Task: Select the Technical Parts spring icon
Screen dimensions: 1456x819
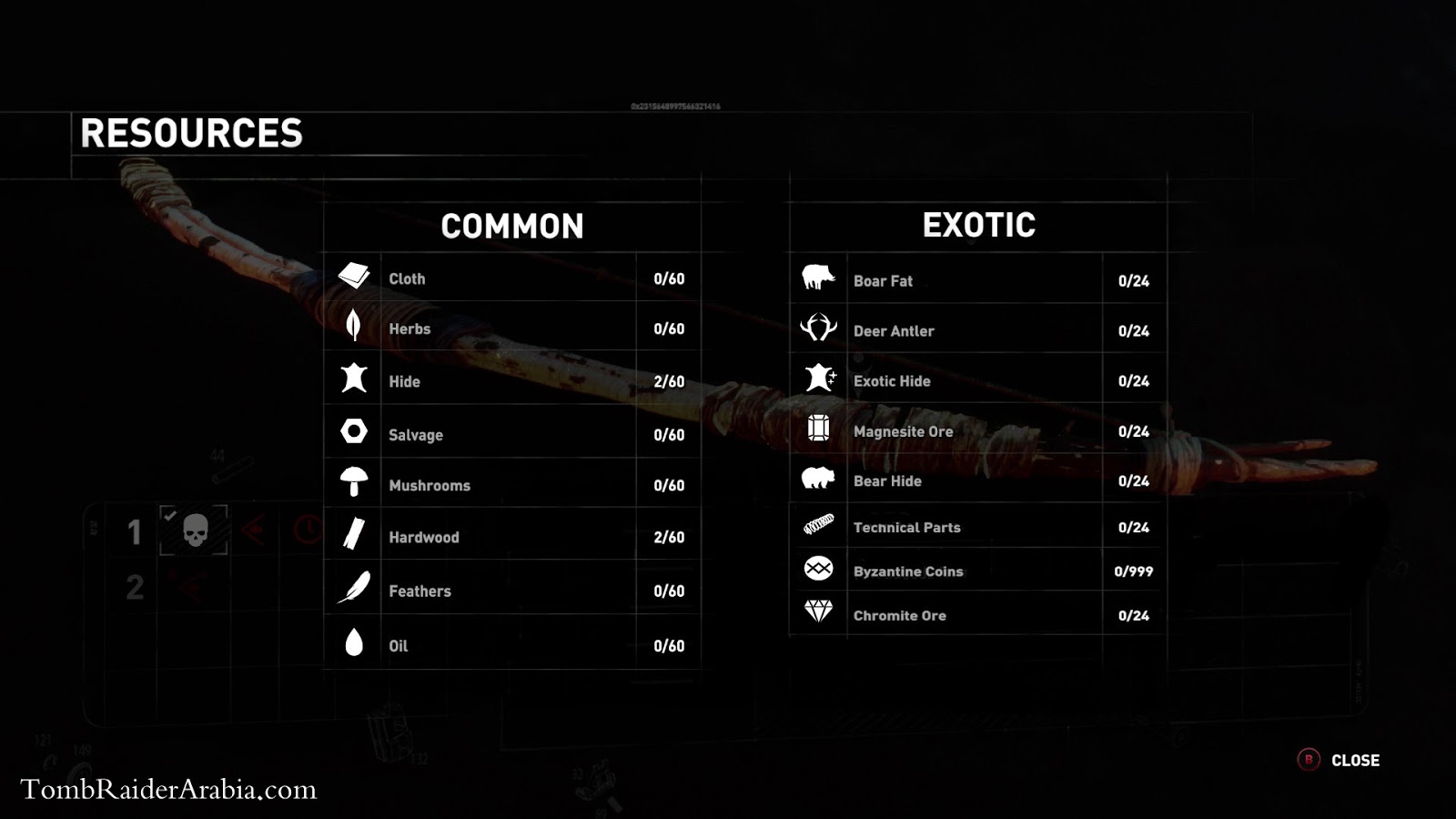Action: 820,525
